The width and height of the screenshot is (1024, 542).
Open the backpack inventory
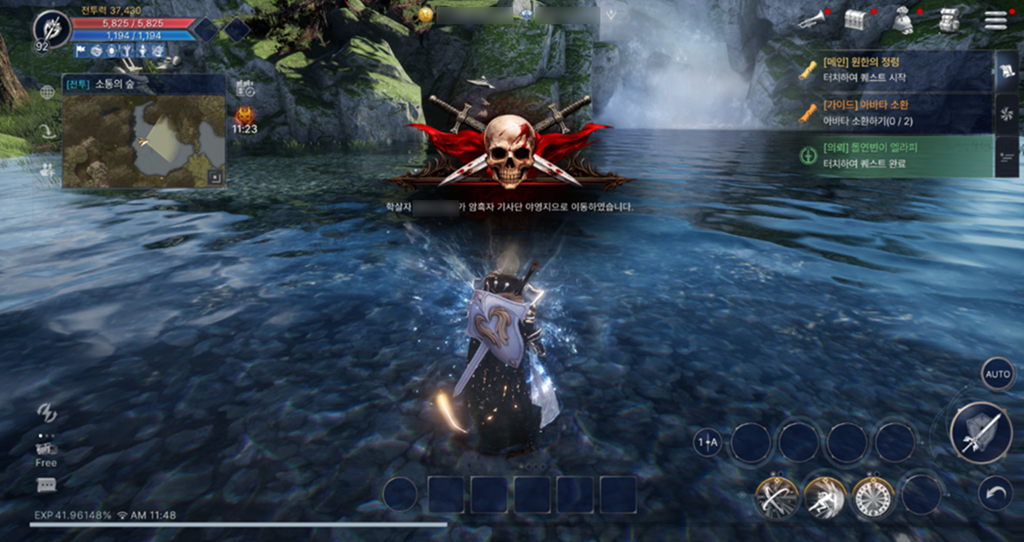click(x=951, y=20)
